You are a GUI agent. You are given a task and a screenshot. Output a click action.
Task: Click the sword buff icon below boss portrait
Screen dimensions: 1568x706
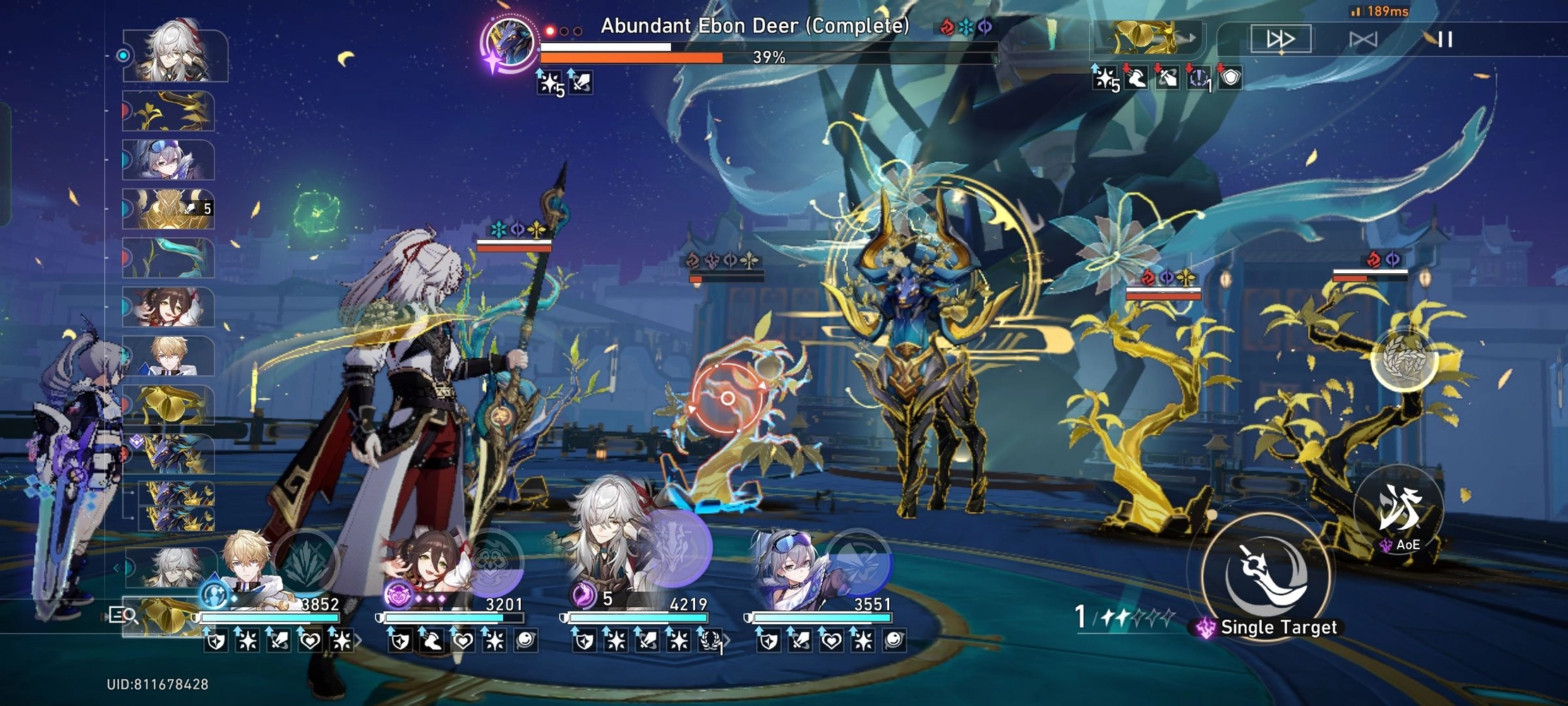580,85
